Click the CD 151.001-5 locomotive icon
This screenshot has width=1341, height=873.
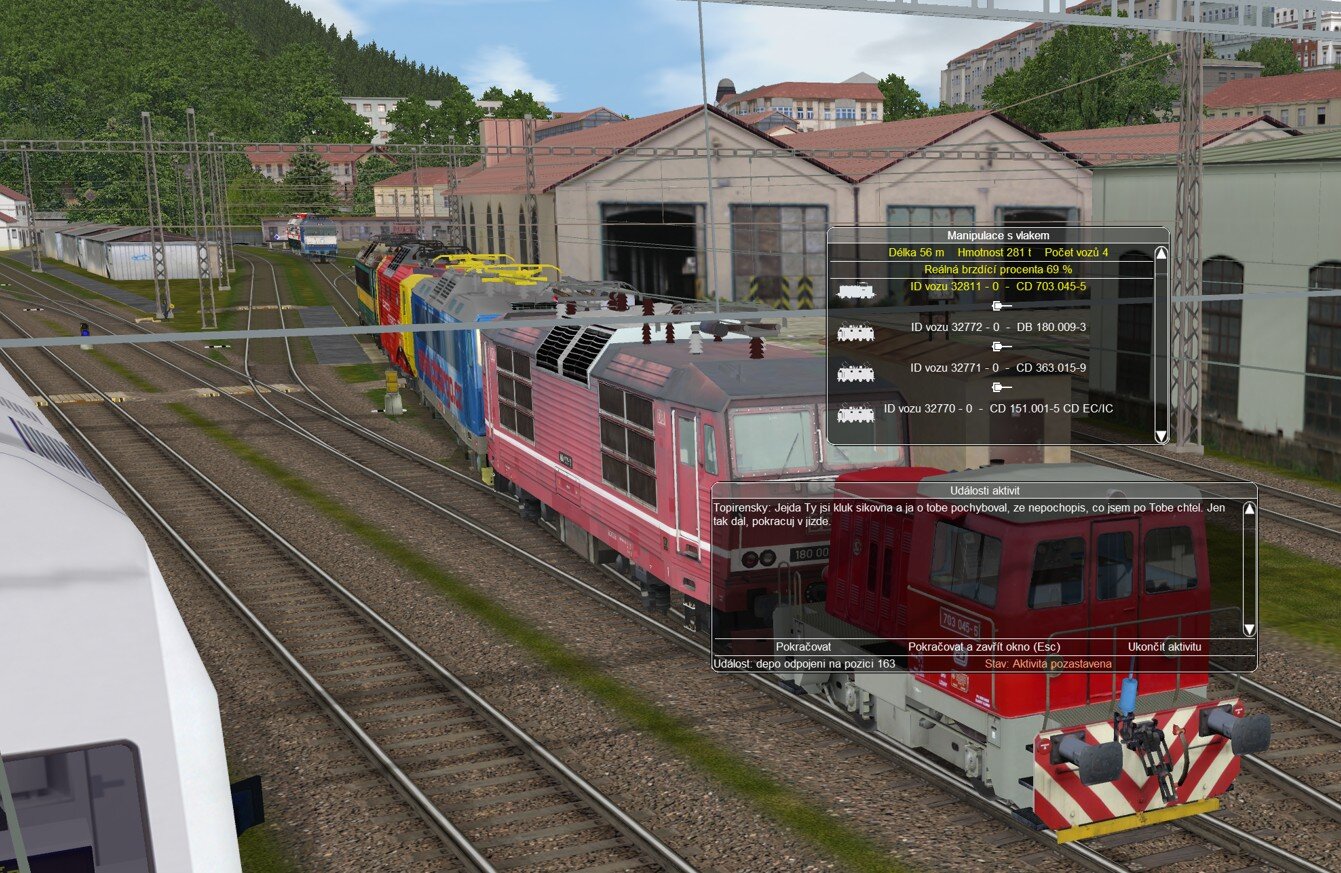click(856, 411)
